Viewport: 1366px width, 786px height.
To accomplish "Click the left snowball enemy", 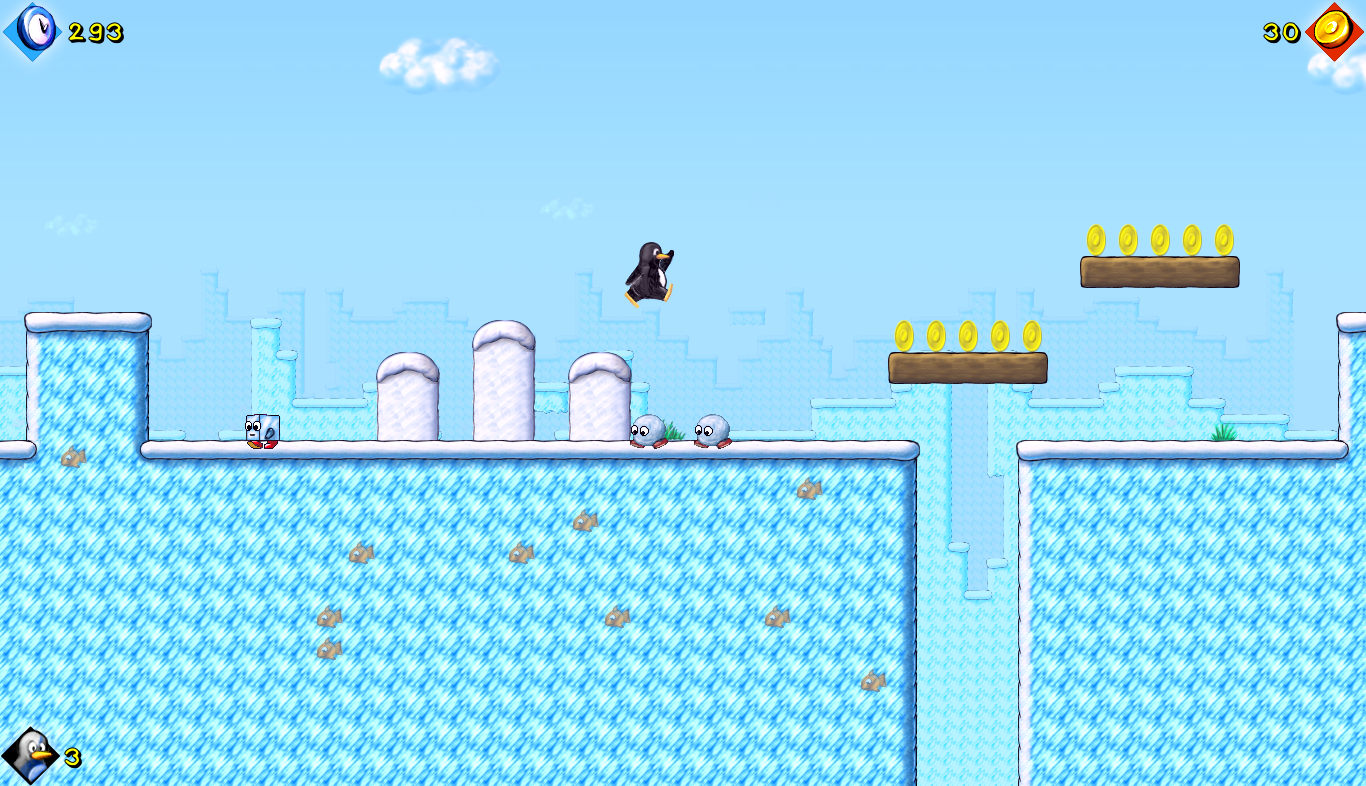I will (648, 429).
